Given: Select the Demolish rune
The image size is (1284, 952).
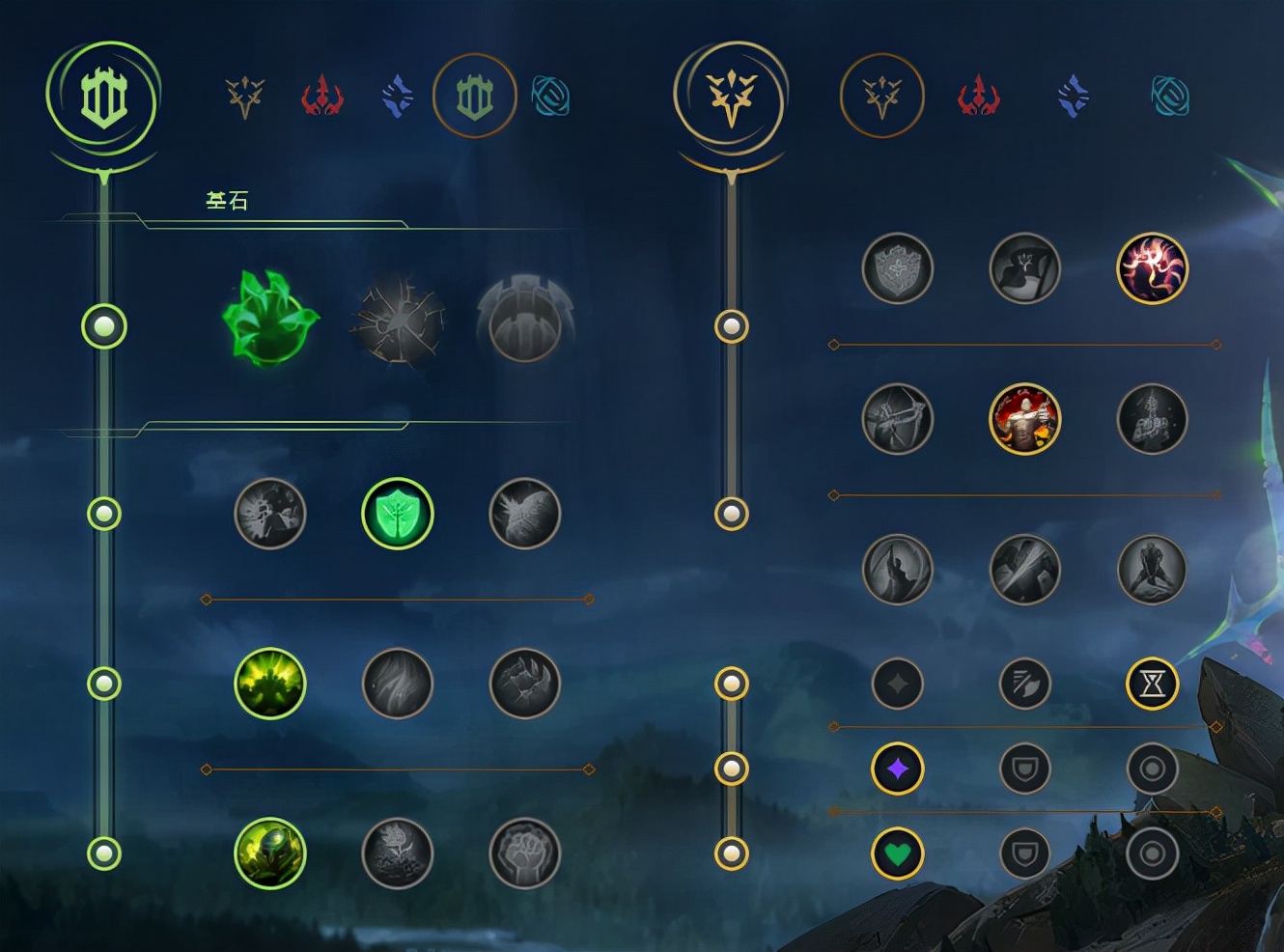Looking at the screenshot, I should tap(270, 514).
